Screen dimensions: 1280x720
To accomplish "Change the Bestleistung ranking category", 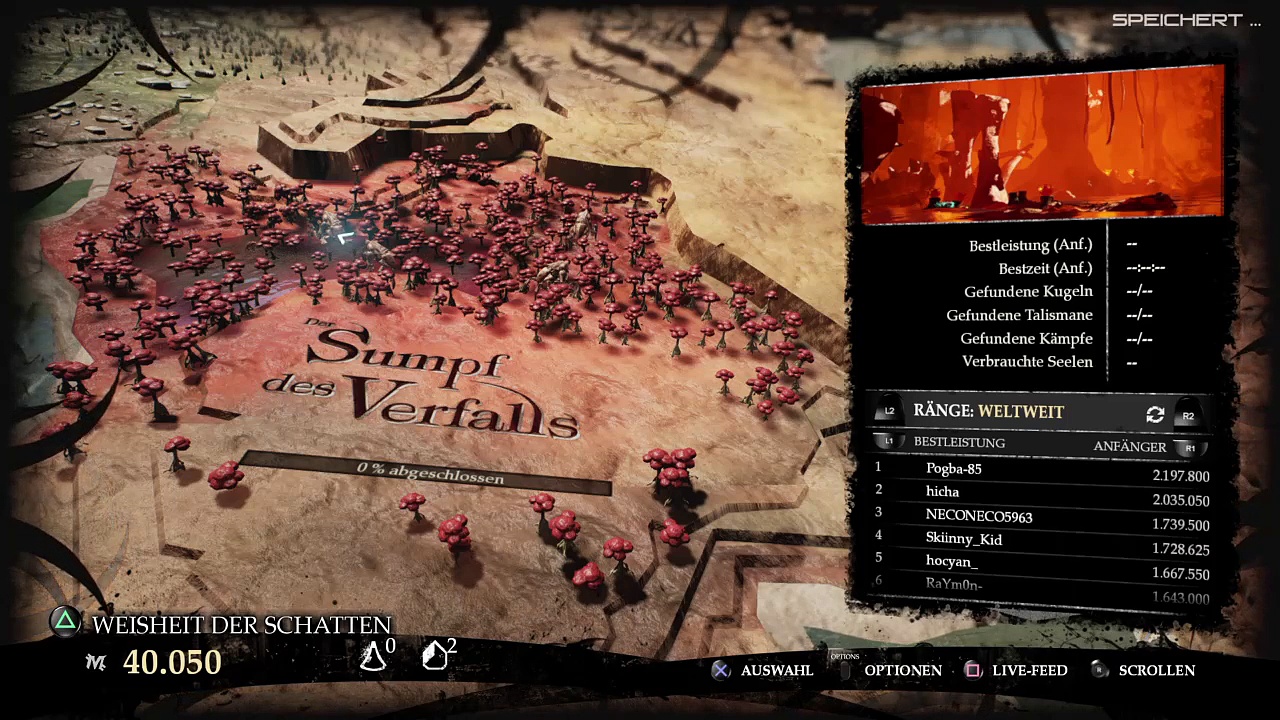I will click(958, 442).
